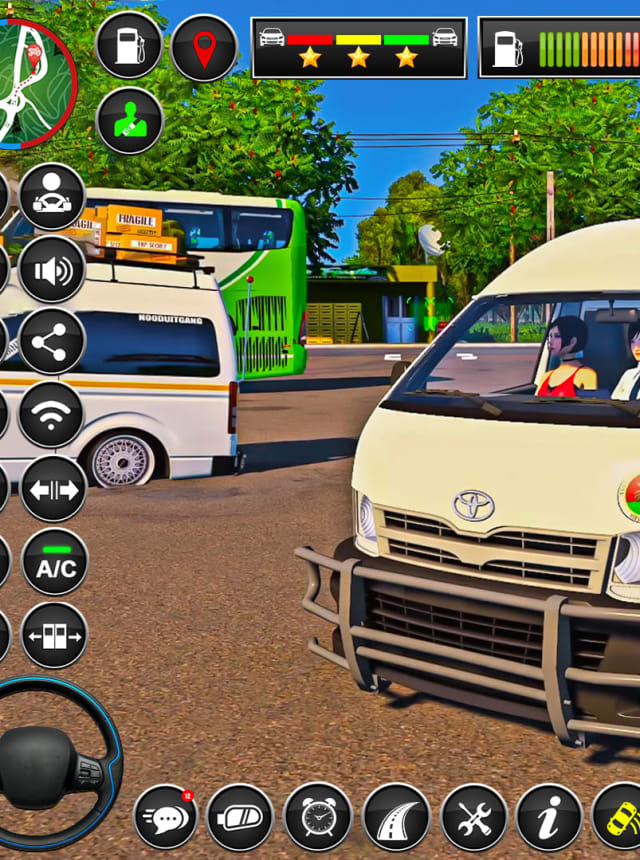Turn on the A/C button

point(54,562)
